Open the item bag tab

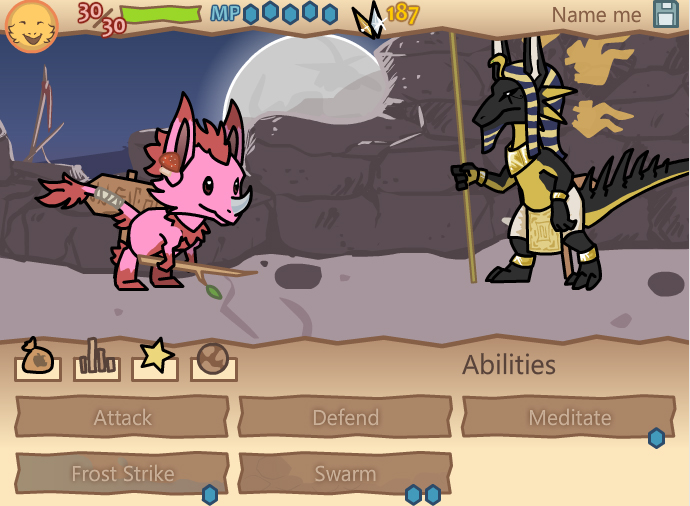(x=37, y=359)
